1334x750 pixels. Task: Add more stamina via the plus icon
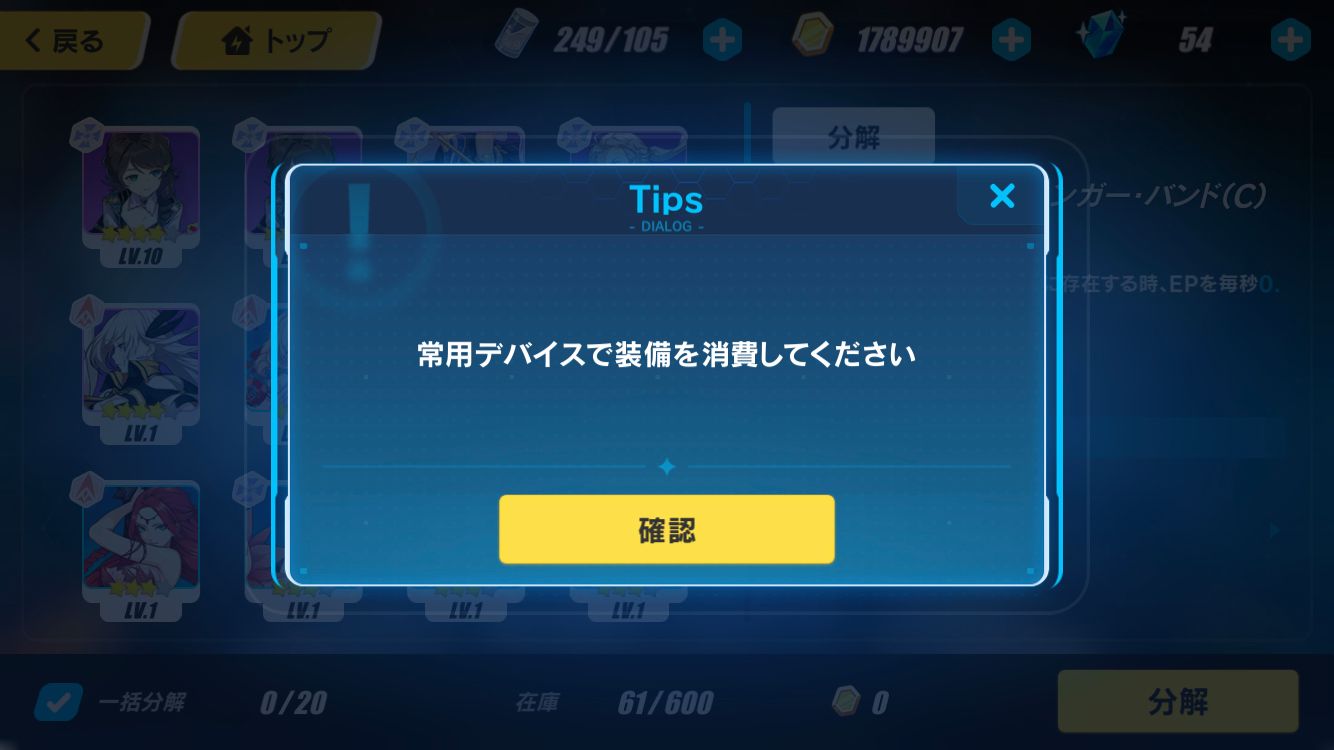(x=722, y=40)
